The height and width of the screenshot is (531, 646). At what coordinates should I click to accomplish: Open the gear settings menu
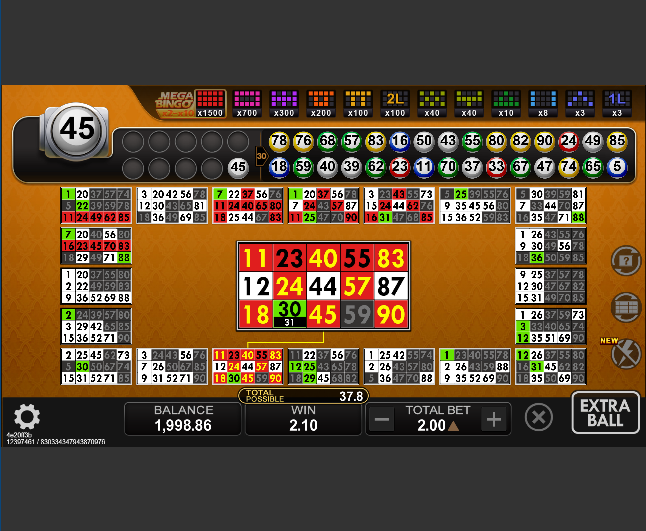[26, 416]
